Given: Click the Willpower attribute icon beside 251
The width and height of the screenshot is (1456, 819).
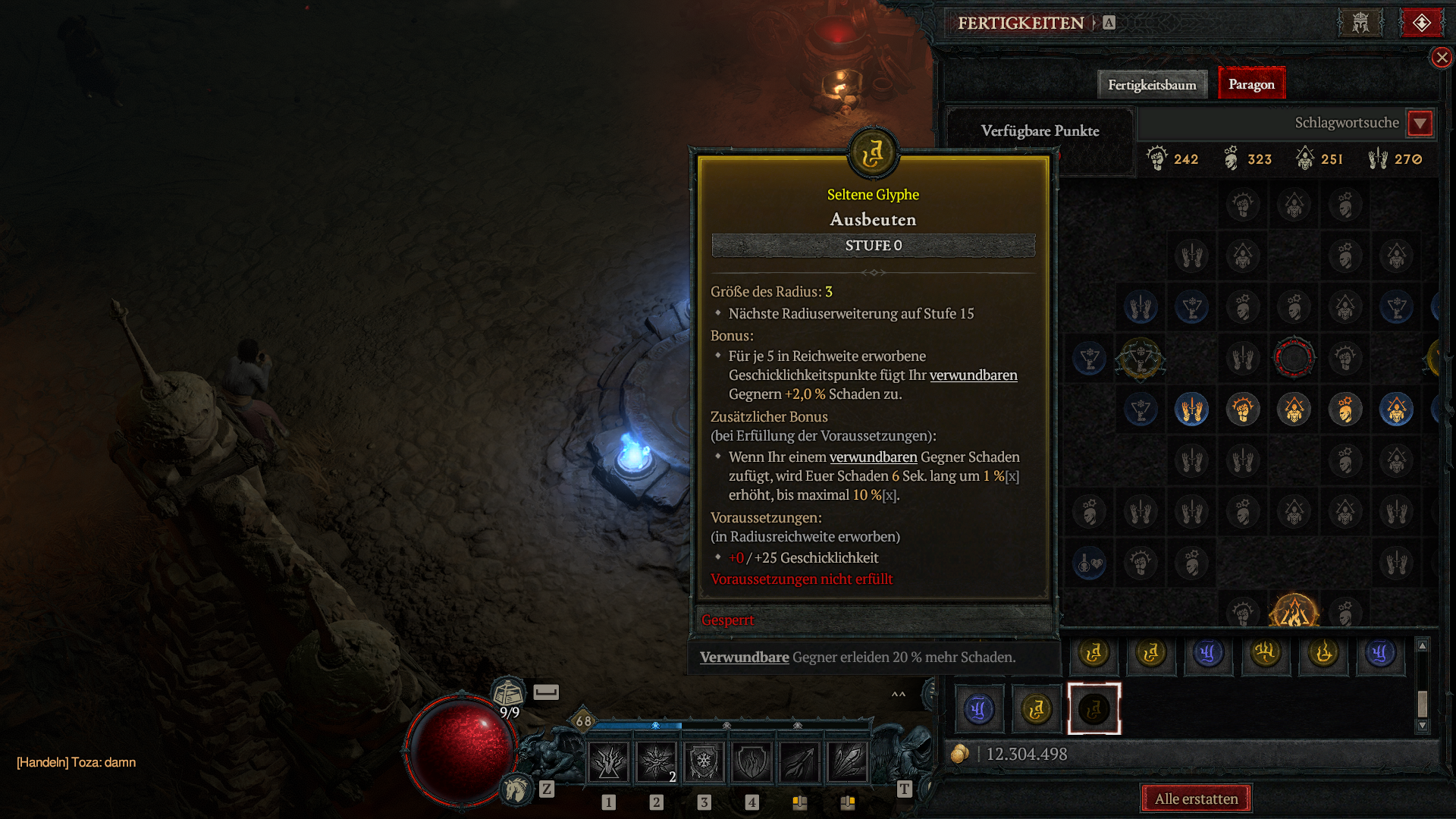Looking at the screenshot, I should tap(1304, 158).
